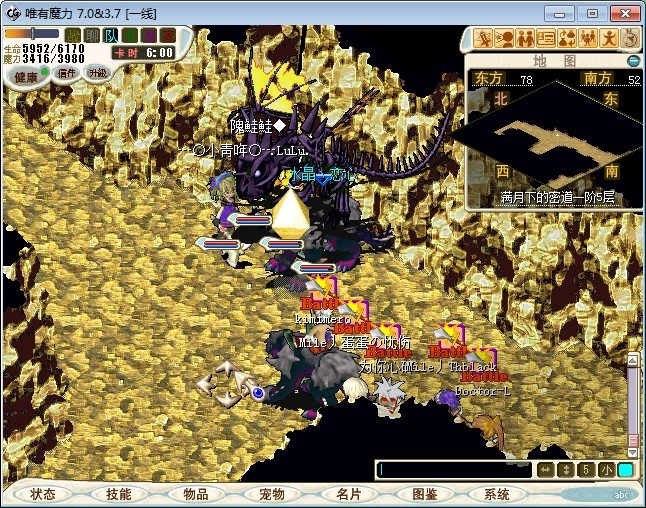Click the name card exchange icon
The width and height of the screenshot is (646, 508).
pyautogui.click(x=546, y=38)
